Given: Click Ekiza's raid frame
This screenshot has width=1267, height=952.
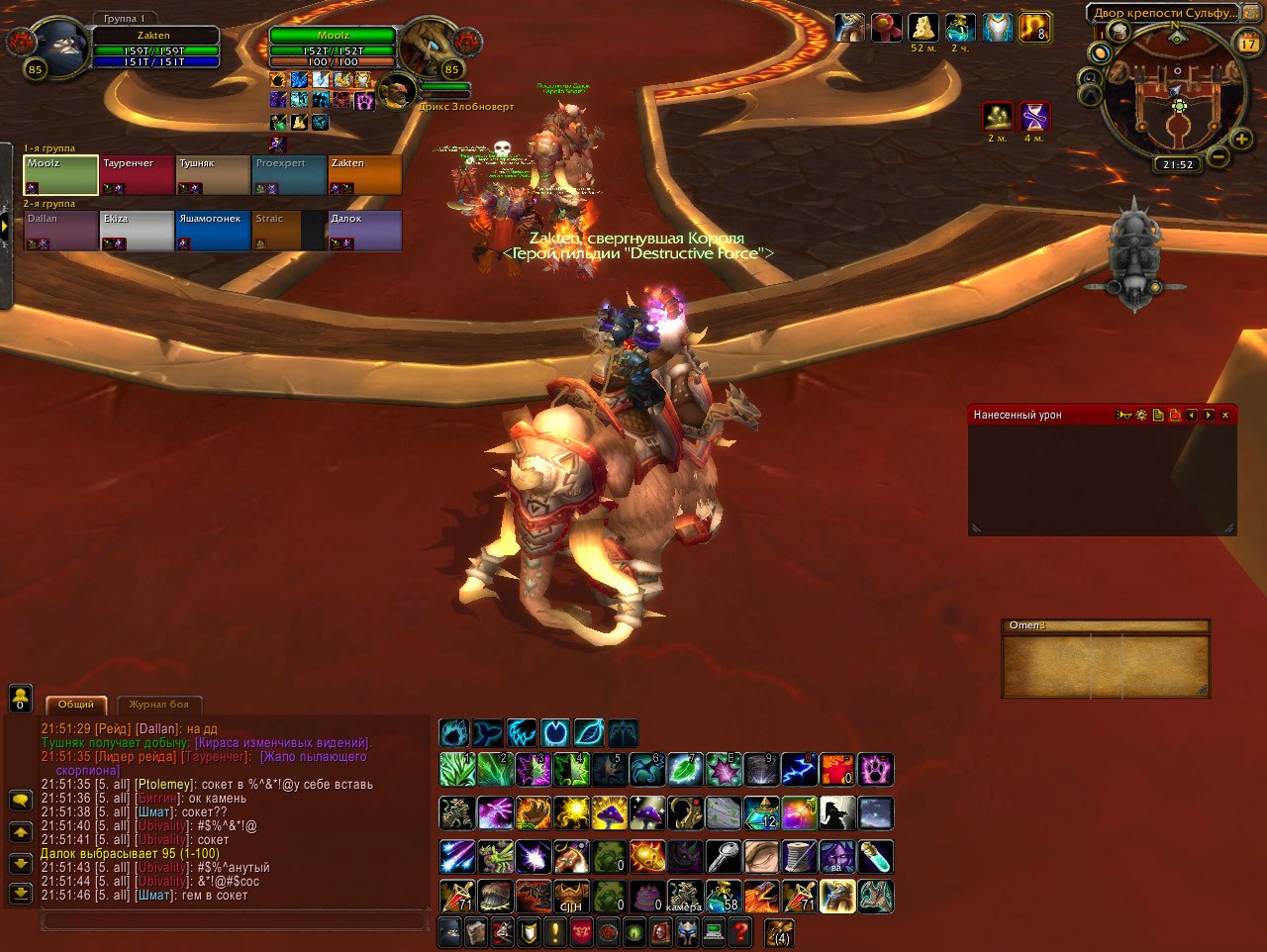Looking at the screenshot, I should coord(137,231).
